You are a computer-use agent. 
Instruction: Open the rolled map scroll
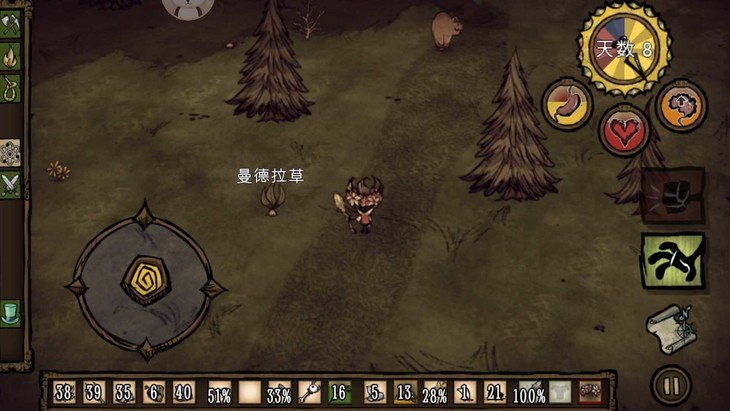670,327
